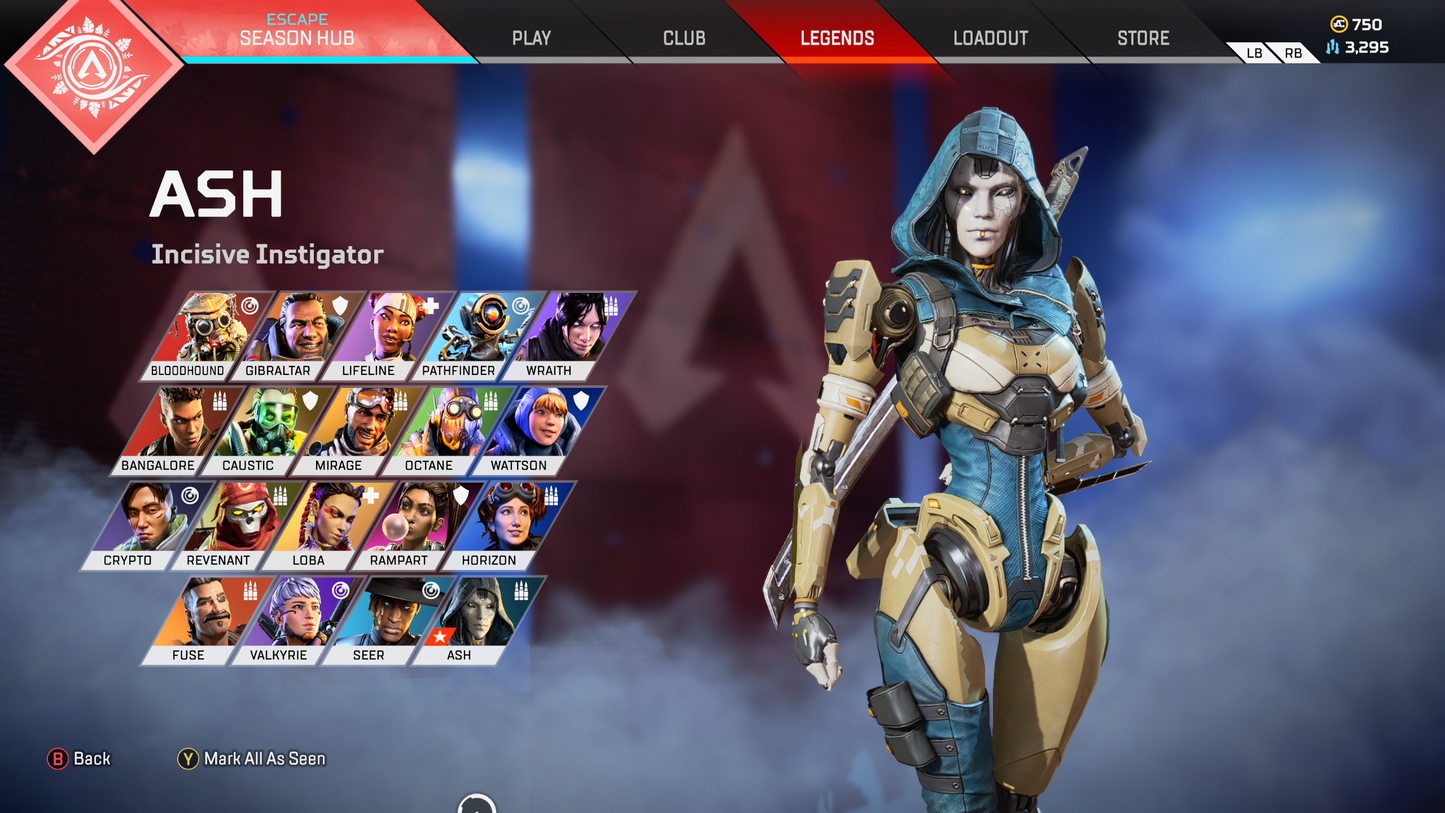The image size is (1445, 813).
Task: Open the Store tab
Action: click(1142, 38)
